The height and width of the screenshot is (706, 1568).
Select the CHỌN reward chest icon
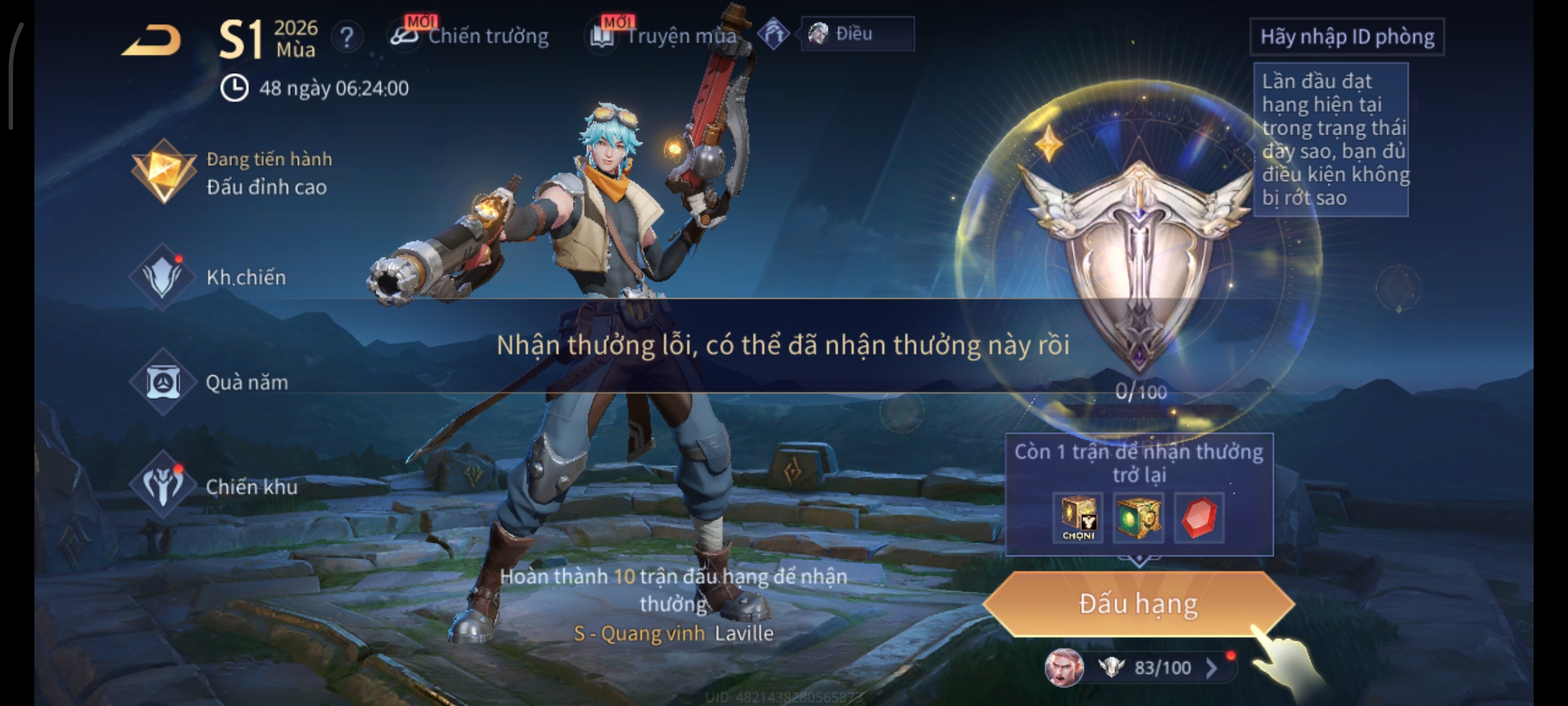(1078, 518)
